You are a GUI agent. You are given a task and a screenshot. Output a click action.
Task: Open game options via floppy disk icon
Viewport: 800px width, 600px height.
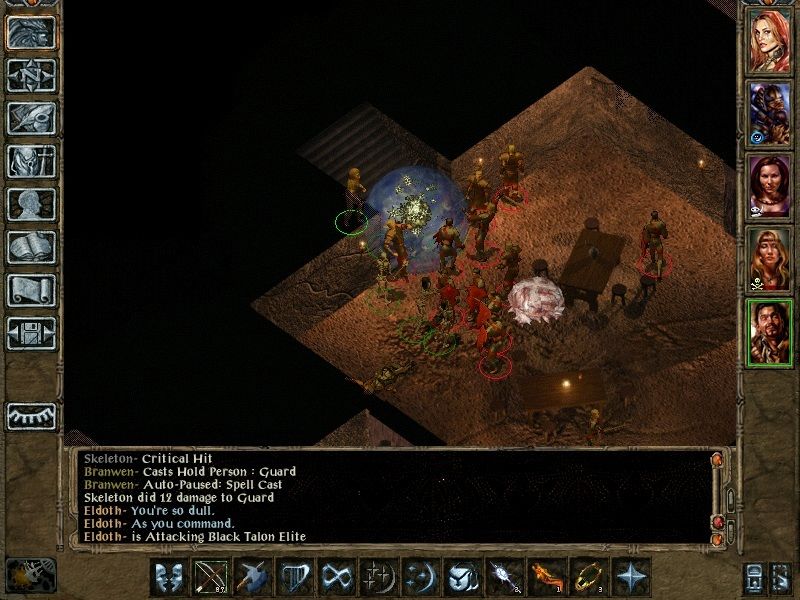(x=31, y=333)
